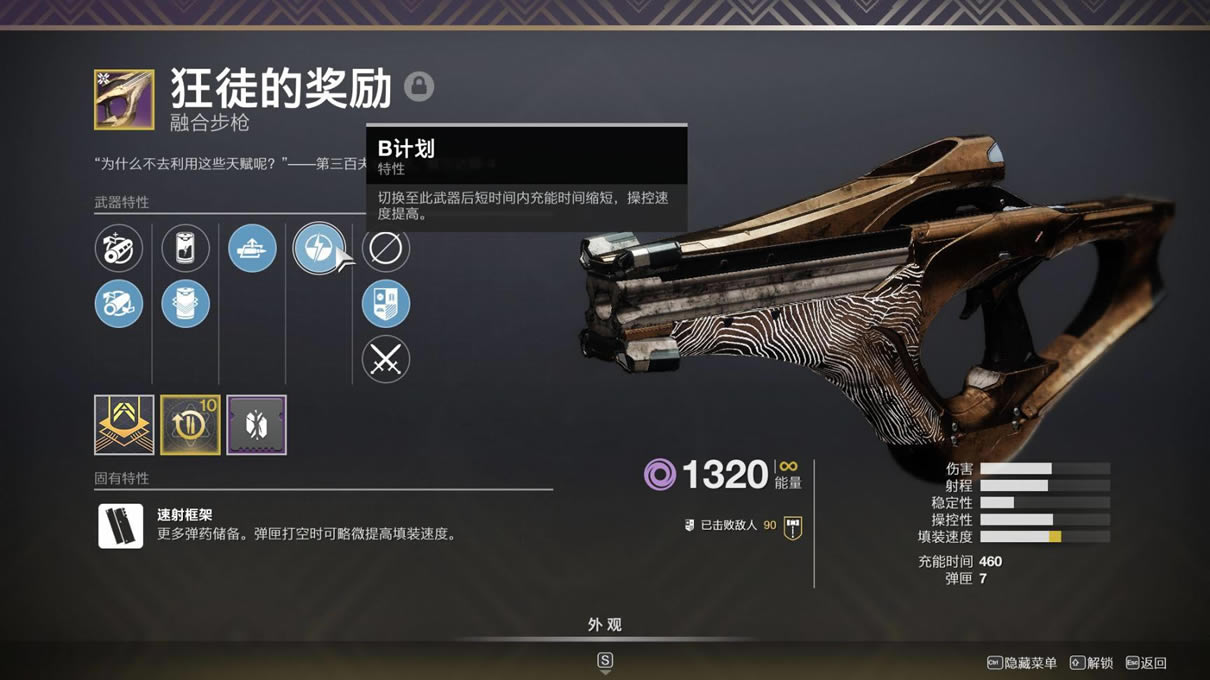Click the 返回 (Back) button
The image size is (1210, 680).
click(1146, 663)
